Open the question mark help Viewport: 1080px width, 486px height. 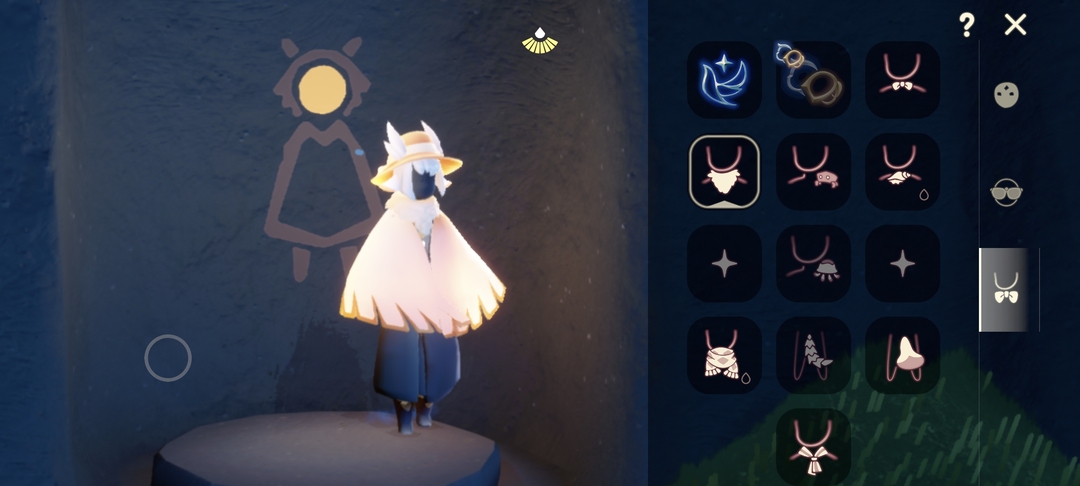966,25
